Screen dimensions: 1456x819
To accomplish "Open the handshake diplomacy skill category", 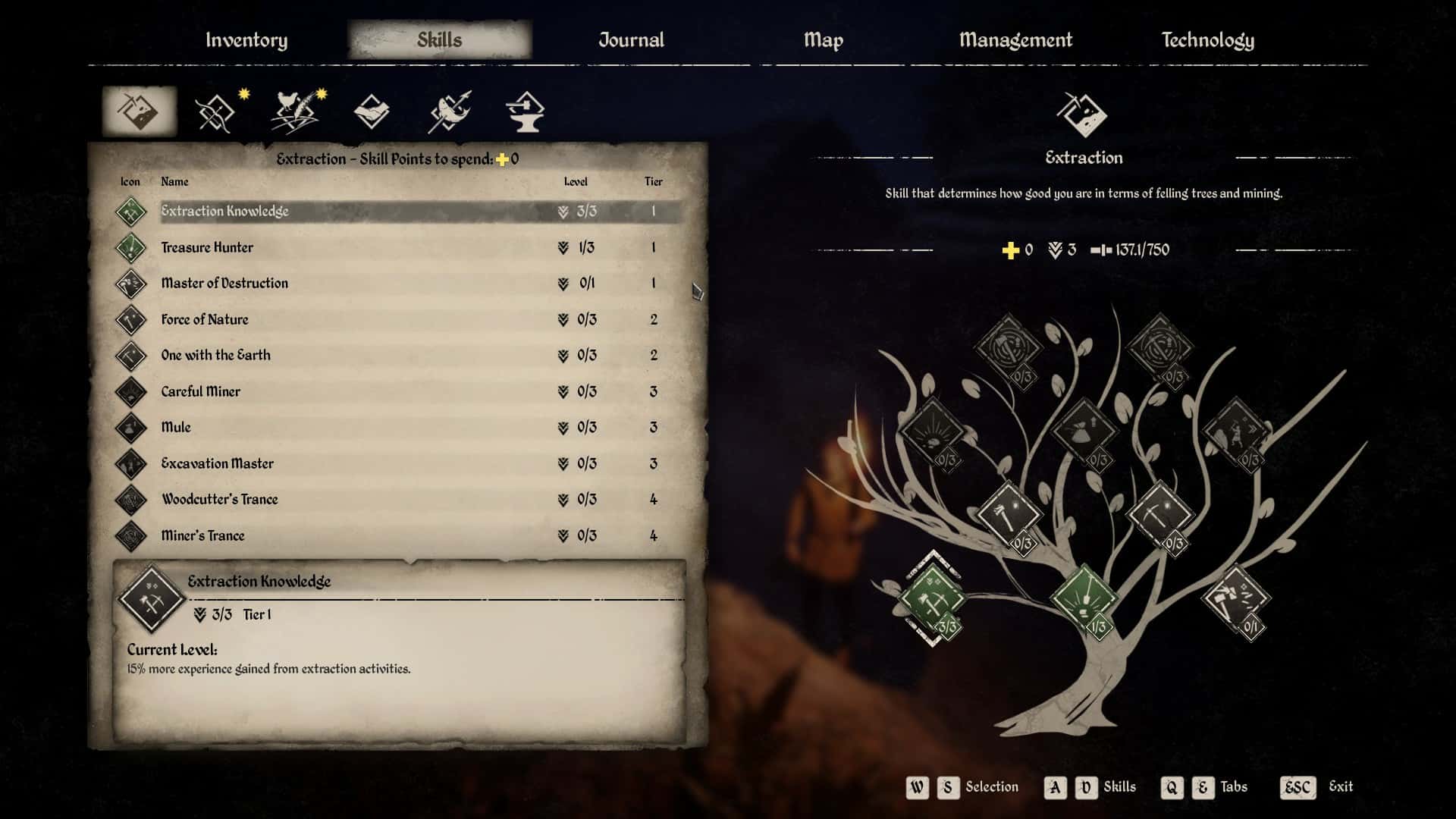I will point(372,113).
